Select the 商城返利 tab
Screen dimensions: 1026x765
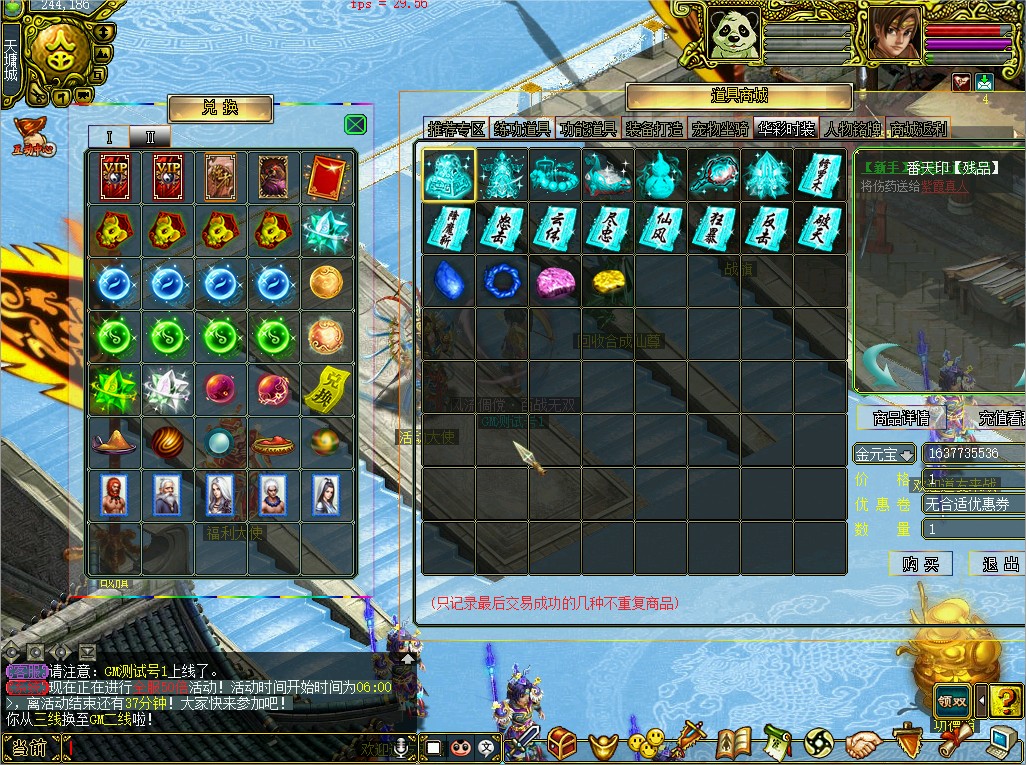pos(918,129)
